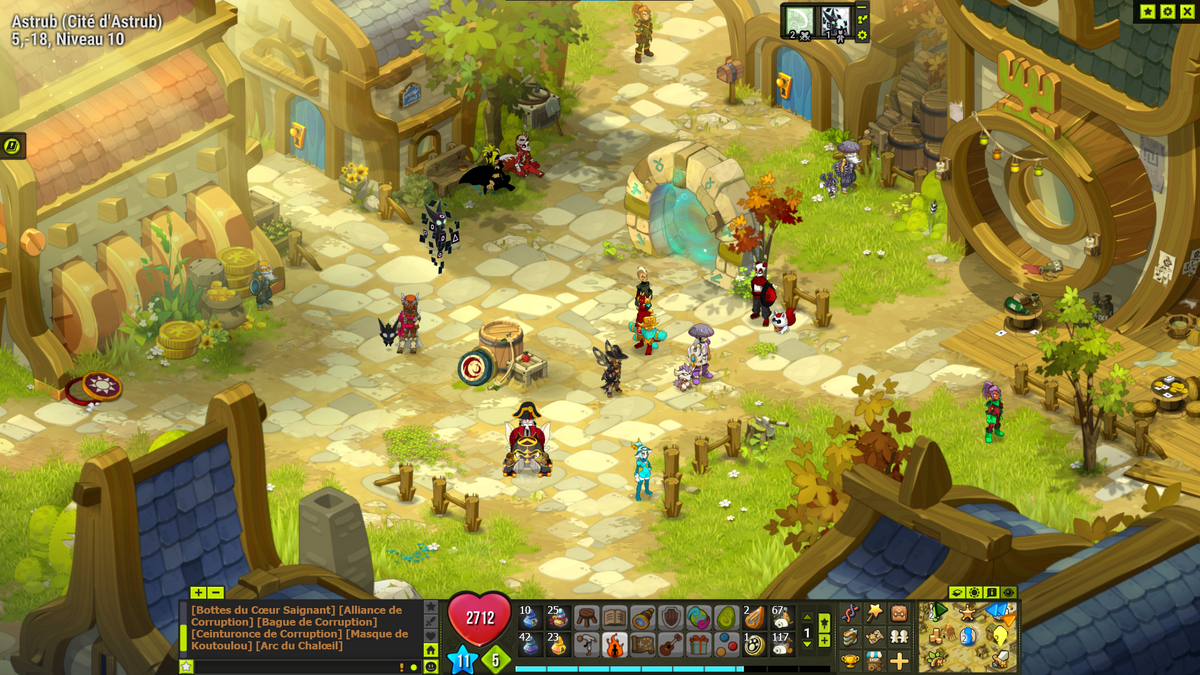Shrink the chat window with the minus button

coord(215,592)
